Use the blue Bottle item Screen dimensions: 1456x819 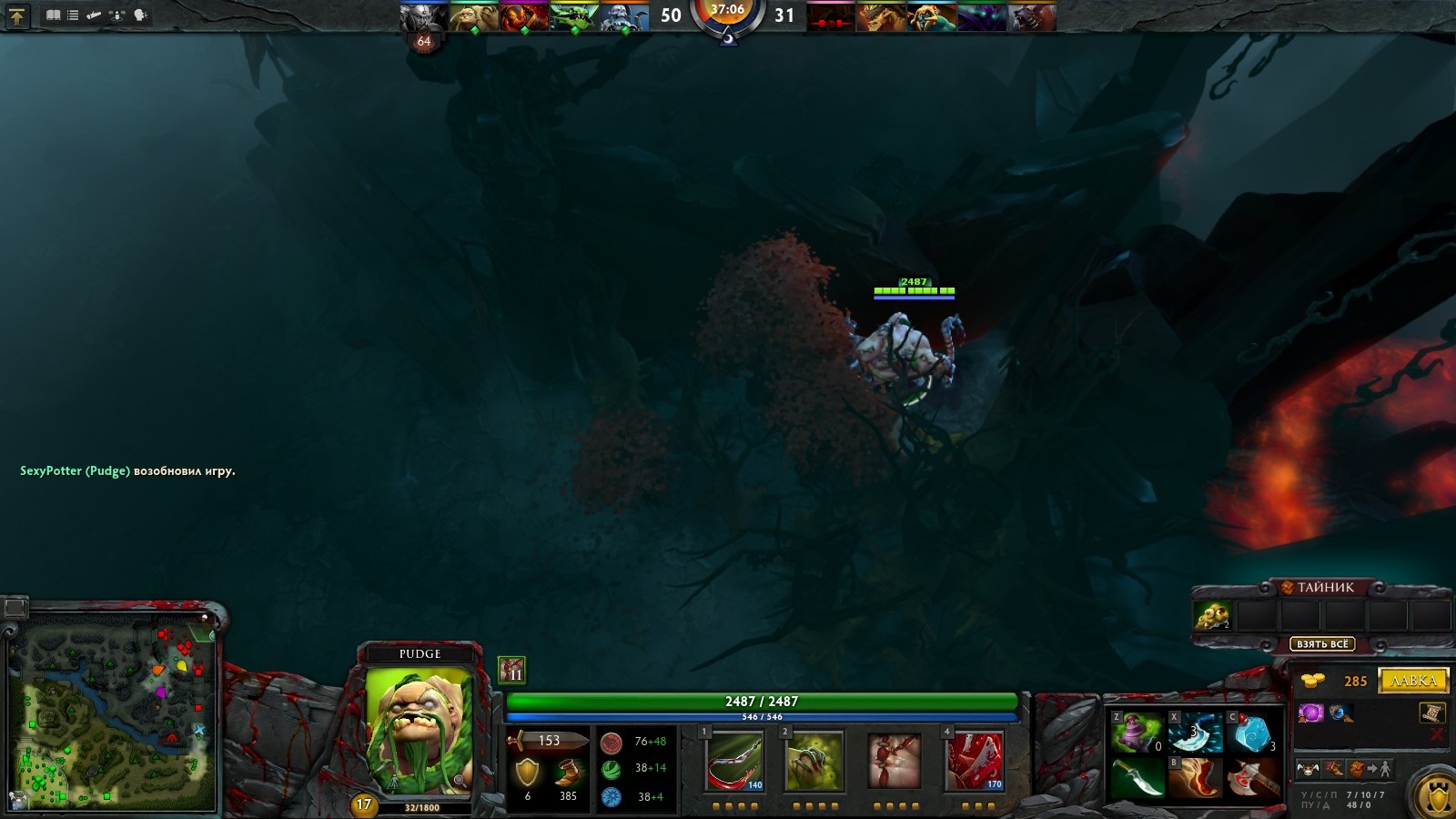tap(1254, 733)
